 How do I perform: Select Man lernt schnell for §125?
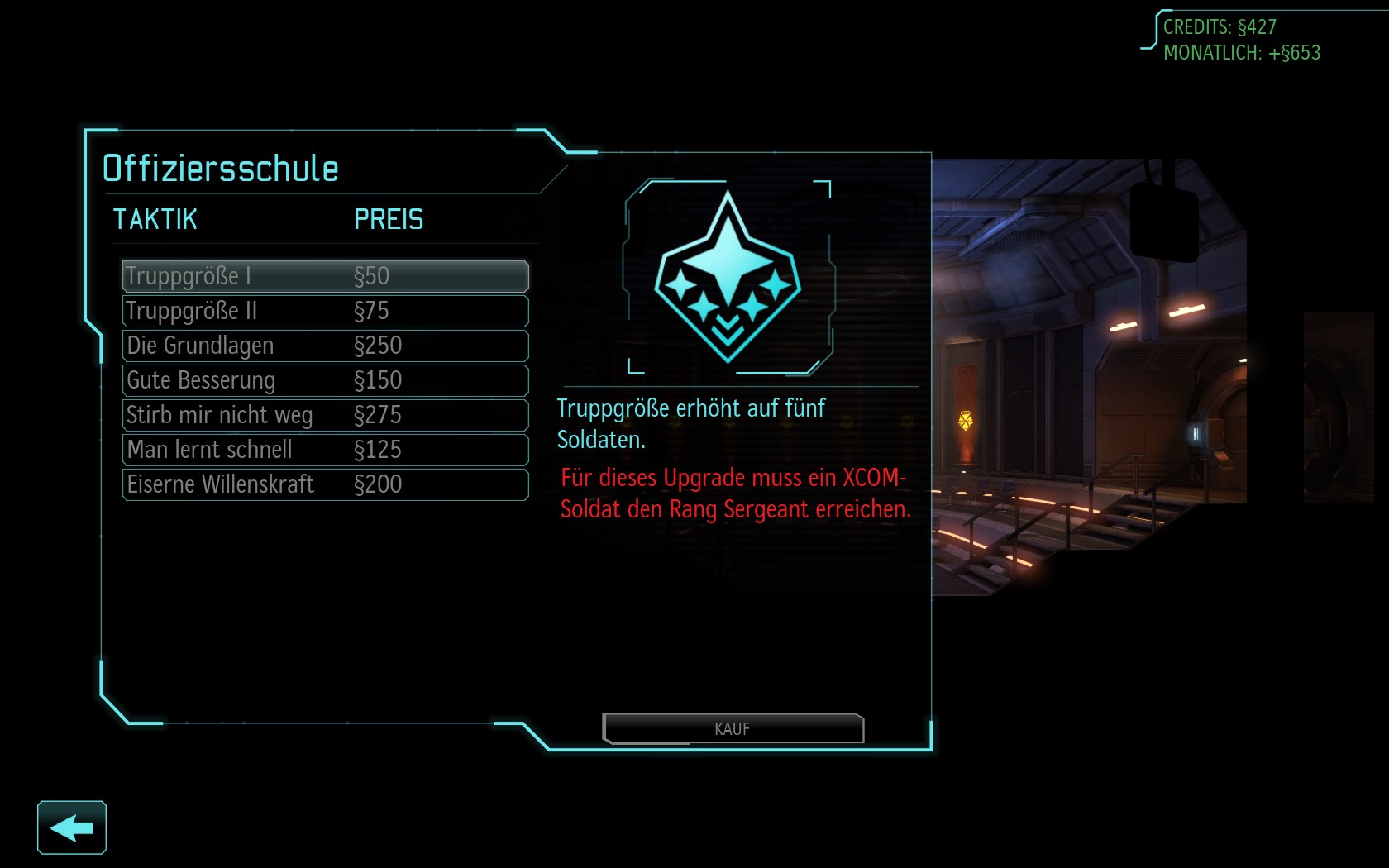coord(325,450)
